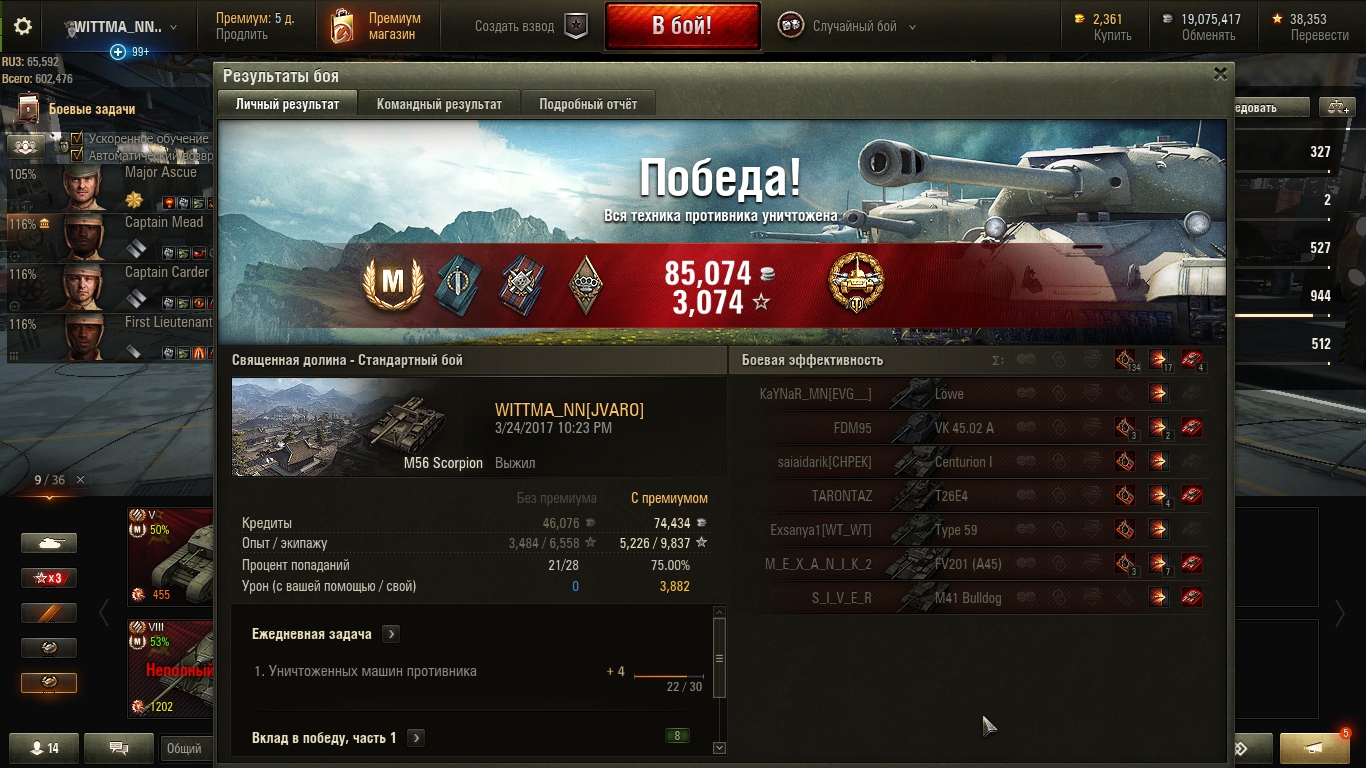1366x768 pixels.
Task: Expand Вклад в победу, часть 1
Action: point(416,738)
